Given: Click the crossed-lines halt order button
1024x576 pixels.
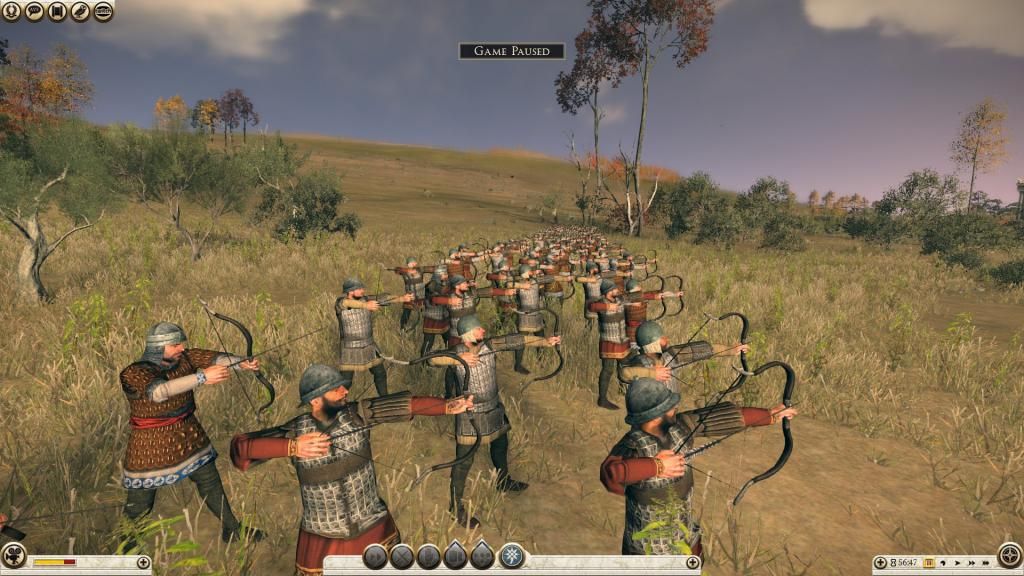Looking at the screenshot, I should click(402, 557).
